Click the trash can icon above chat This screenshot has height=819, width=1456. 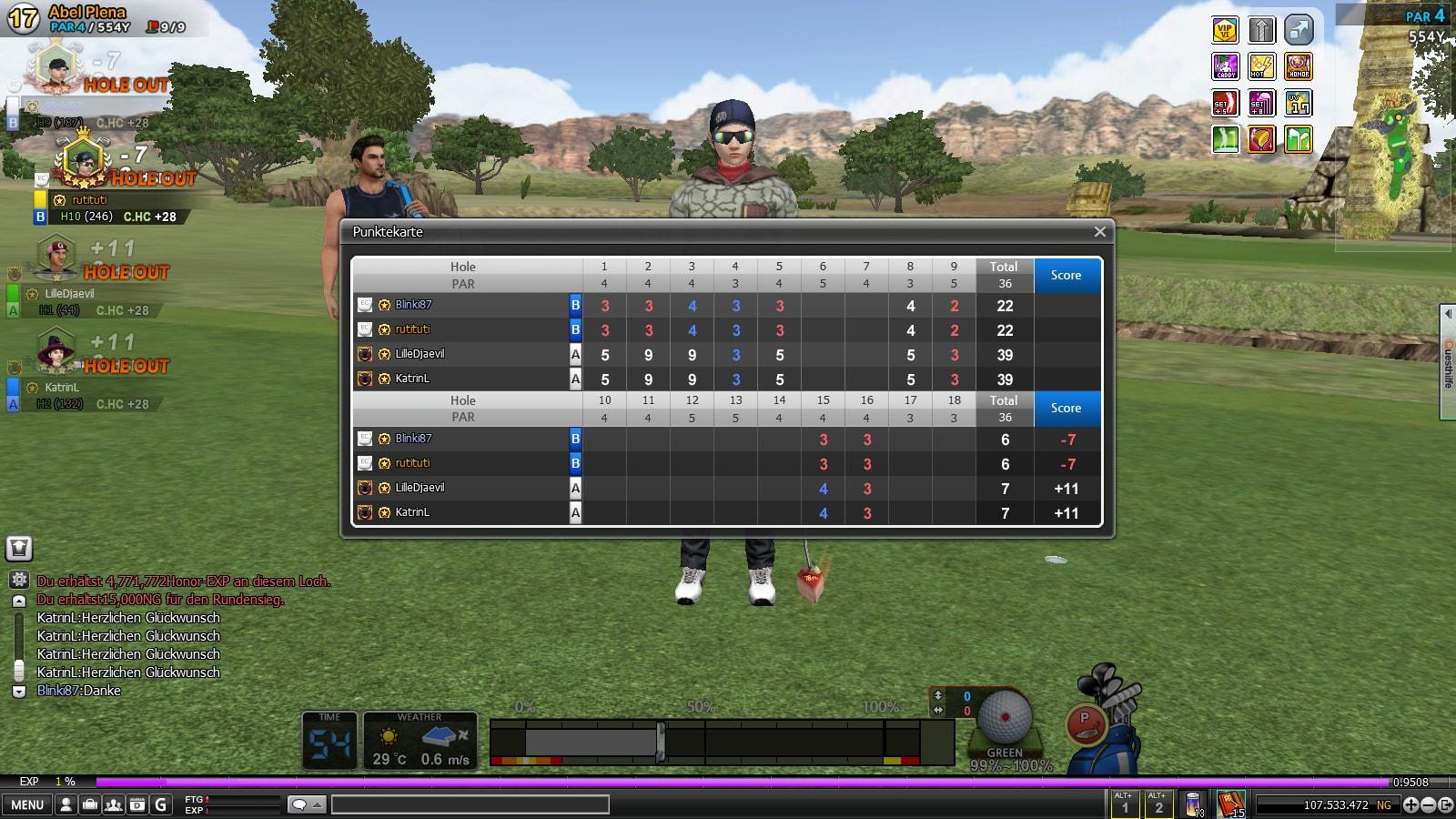click(19, 548)
